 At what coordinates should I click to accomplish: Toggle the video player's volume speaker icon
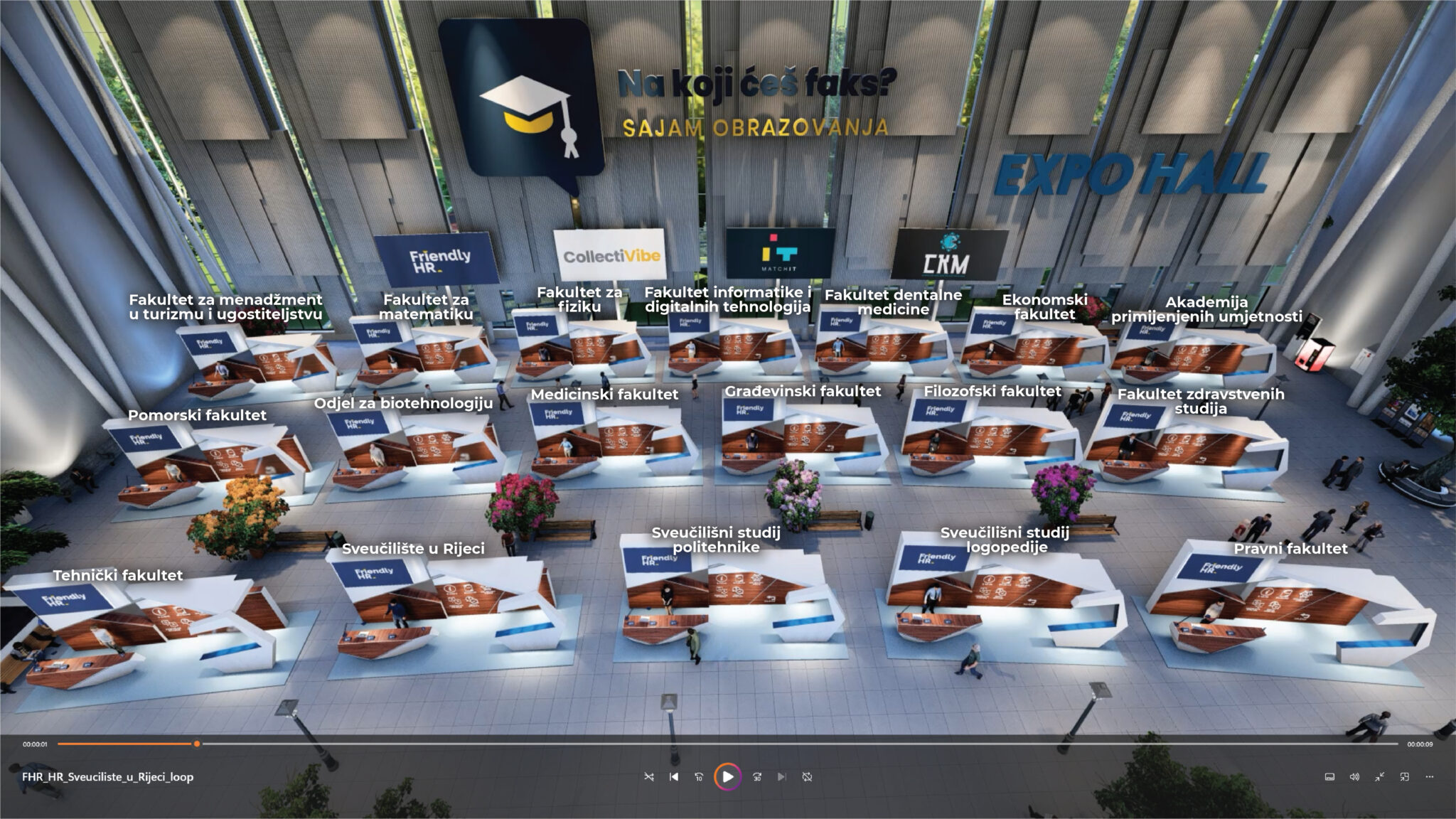click(x=1354, y=777)
